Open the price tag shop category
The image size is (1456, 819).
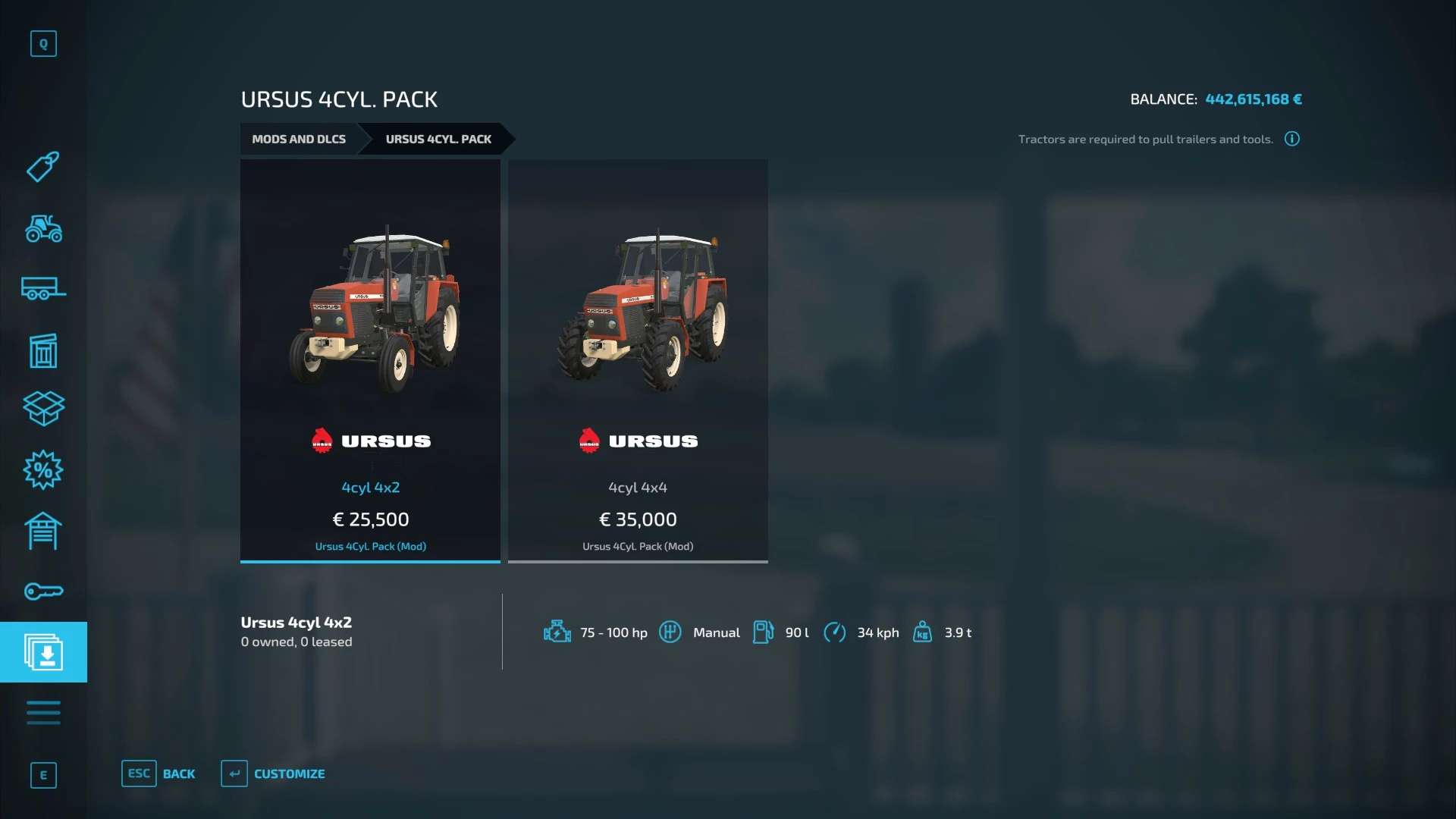pyautogui.click(x=43, y=167)
